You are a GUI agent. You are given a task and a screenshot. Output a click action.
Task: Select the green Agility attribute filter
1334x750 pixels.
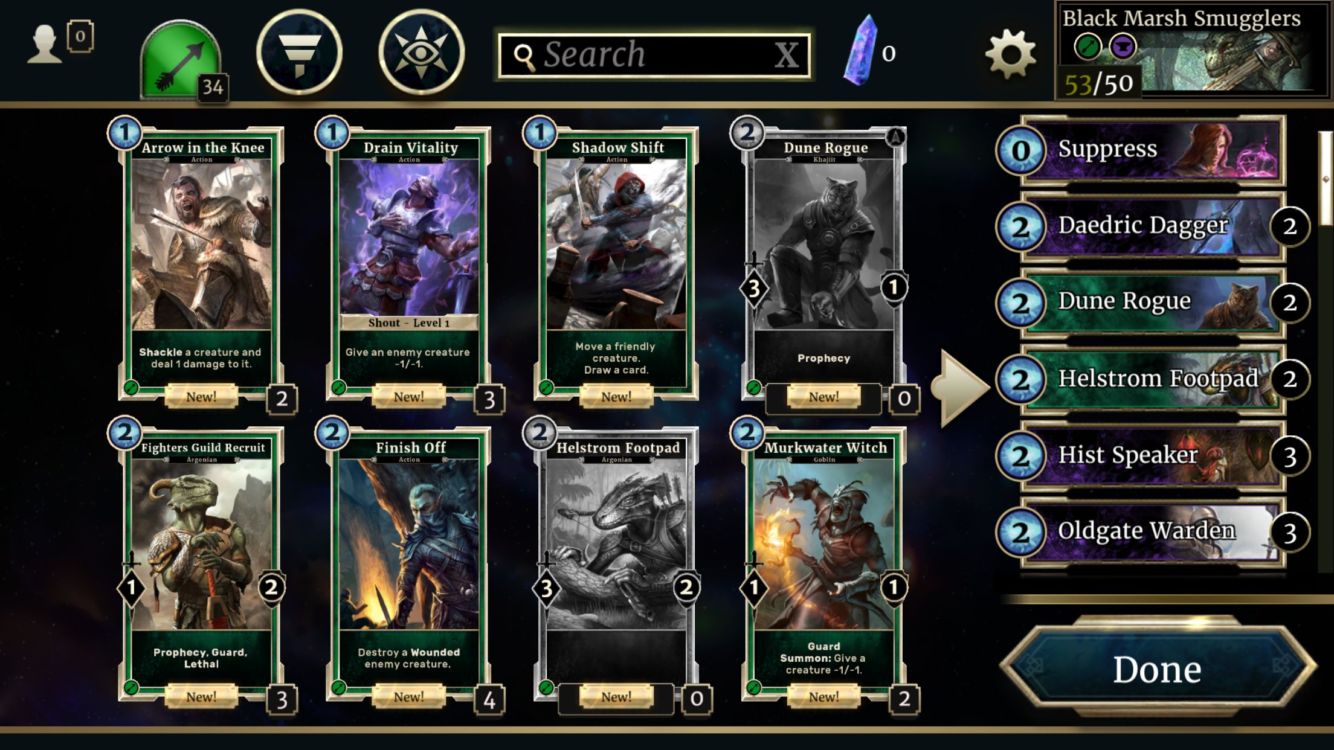(x=181, y=58)
